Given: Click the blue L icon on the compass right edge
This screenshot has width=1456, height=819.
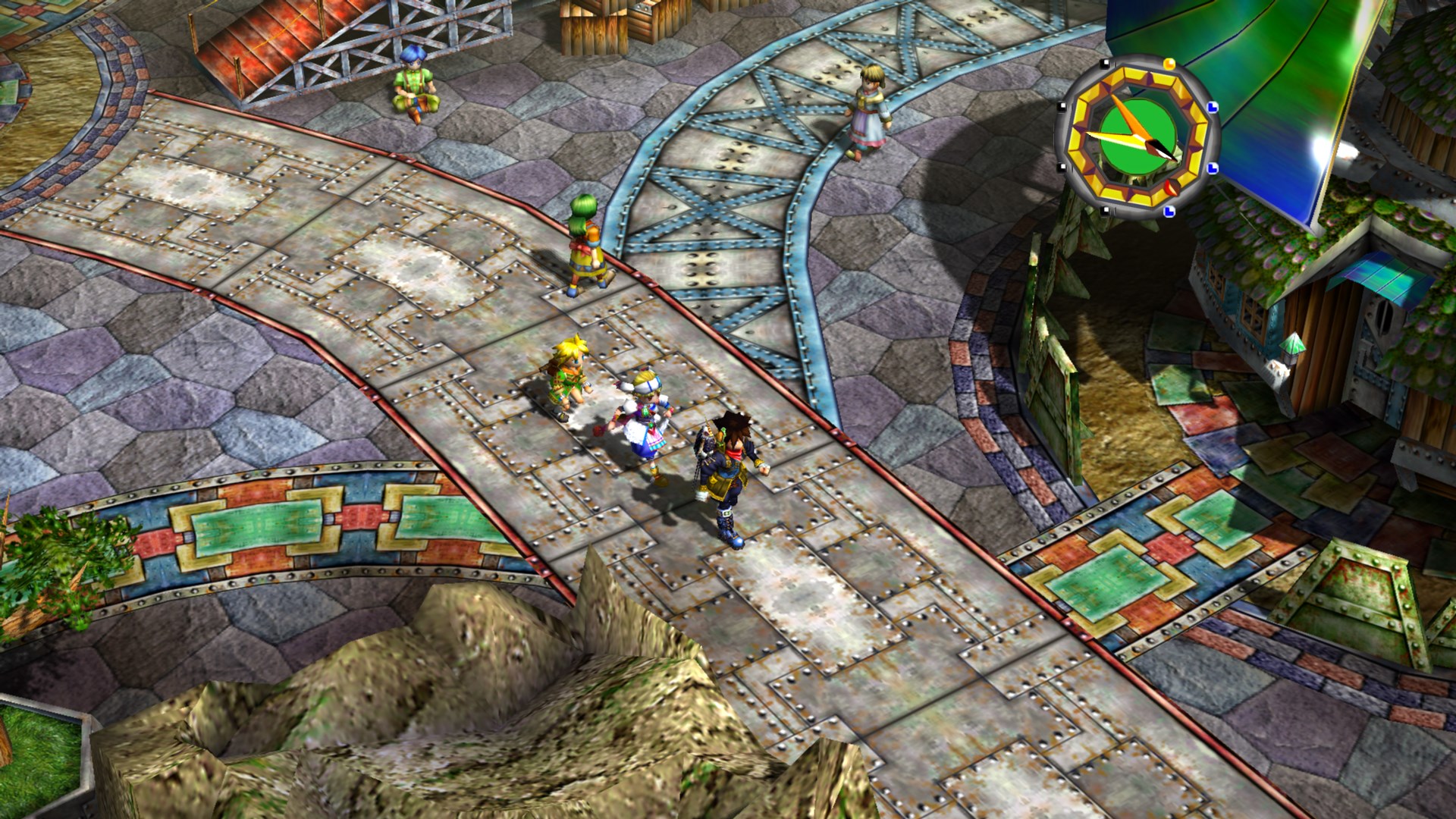Looking at the screenshot, I should click(1211, 108).
